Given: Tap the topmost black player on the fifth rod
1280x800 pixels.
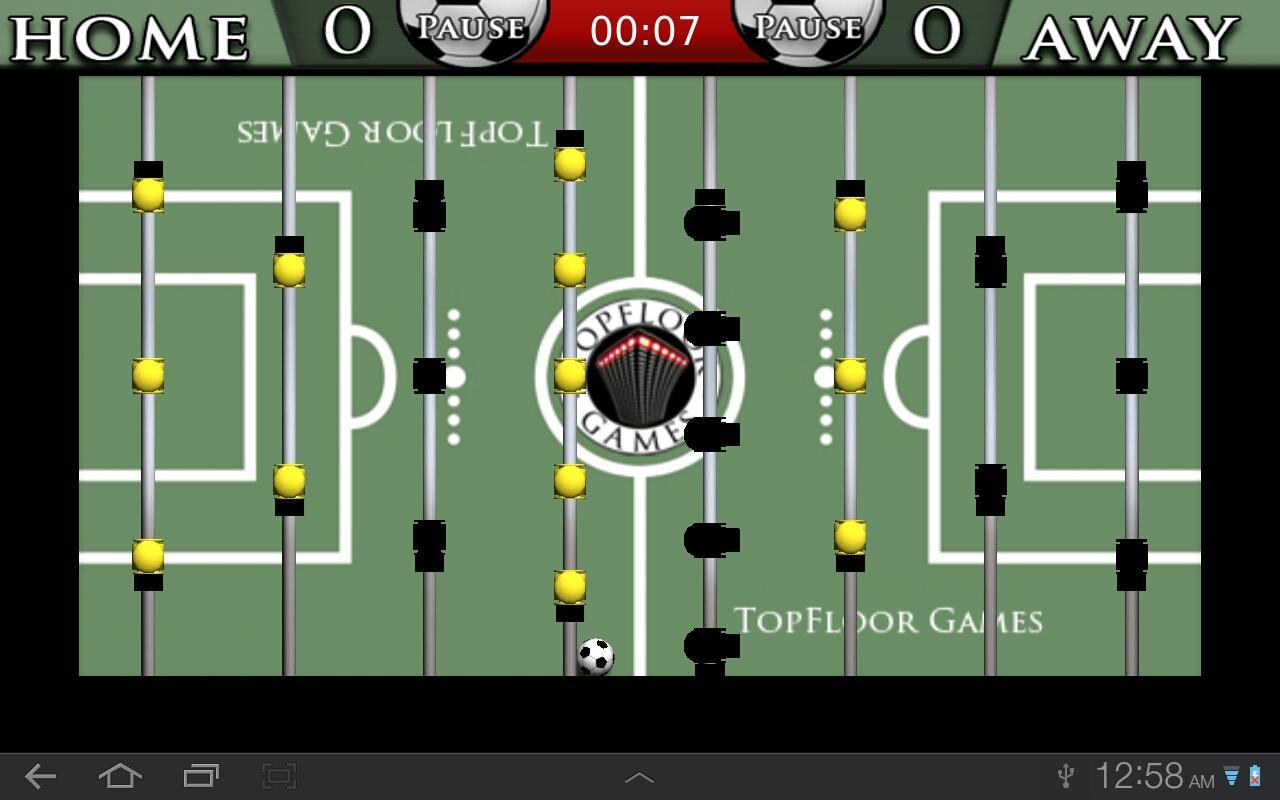Looking at the screenshot, I should [x=710, y=215].
